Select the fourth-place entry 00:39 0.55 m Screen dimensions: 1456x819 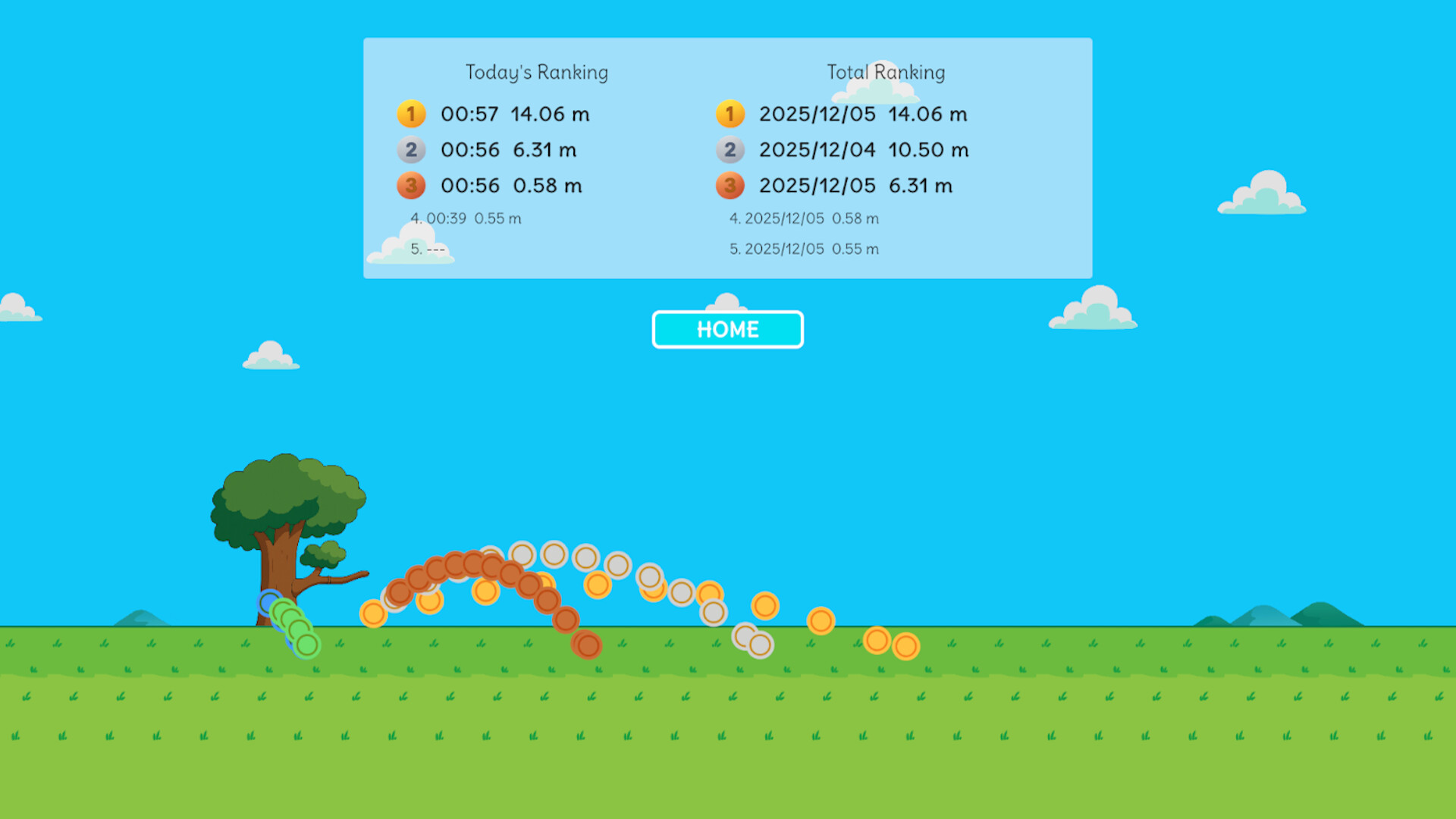pyautogui.click(x=466, y=218)
